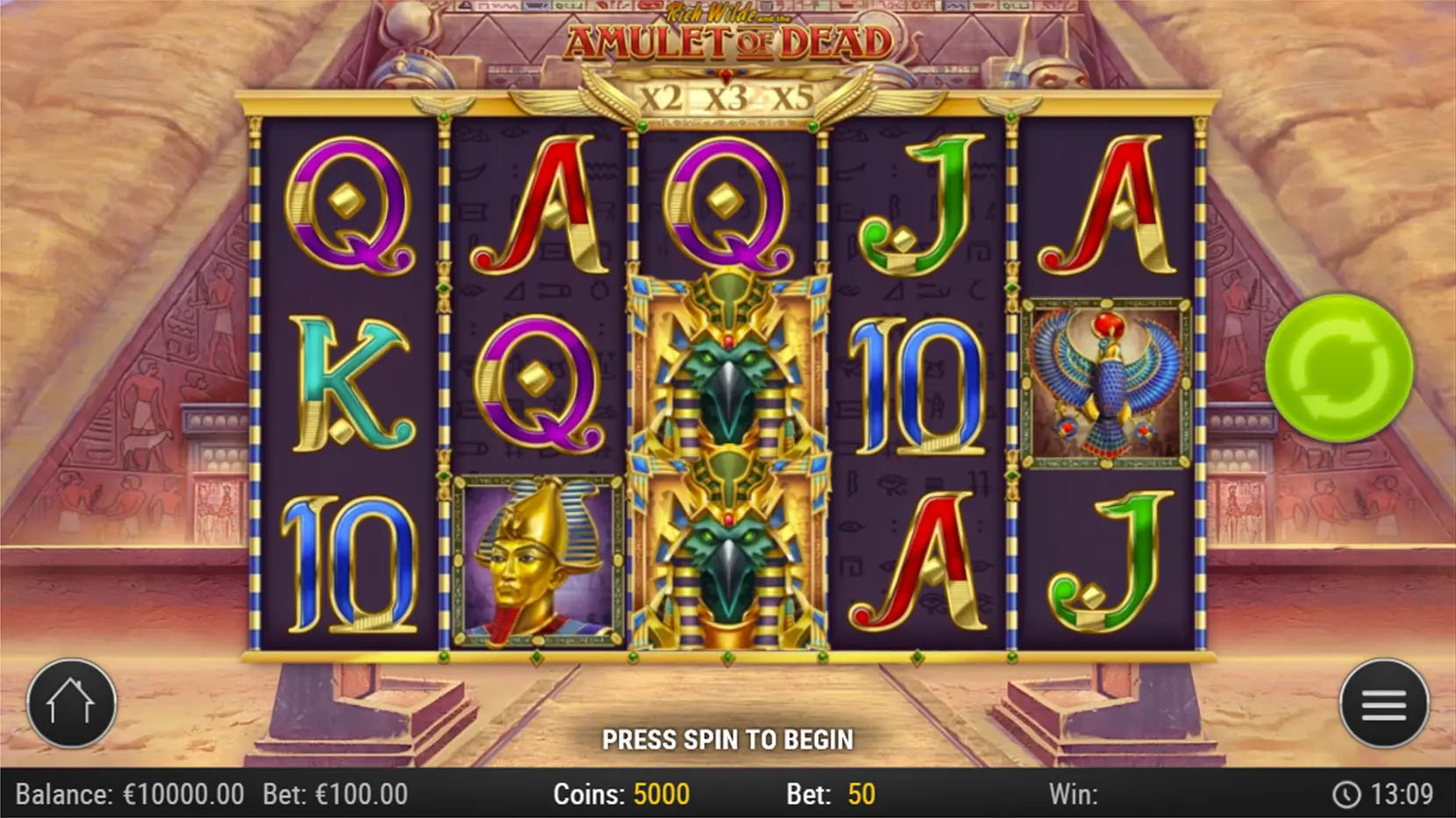1456x818 pixels.
Task: Click the PRESS SPIN TO BEGIN text
Action: [x=728, y=740]
